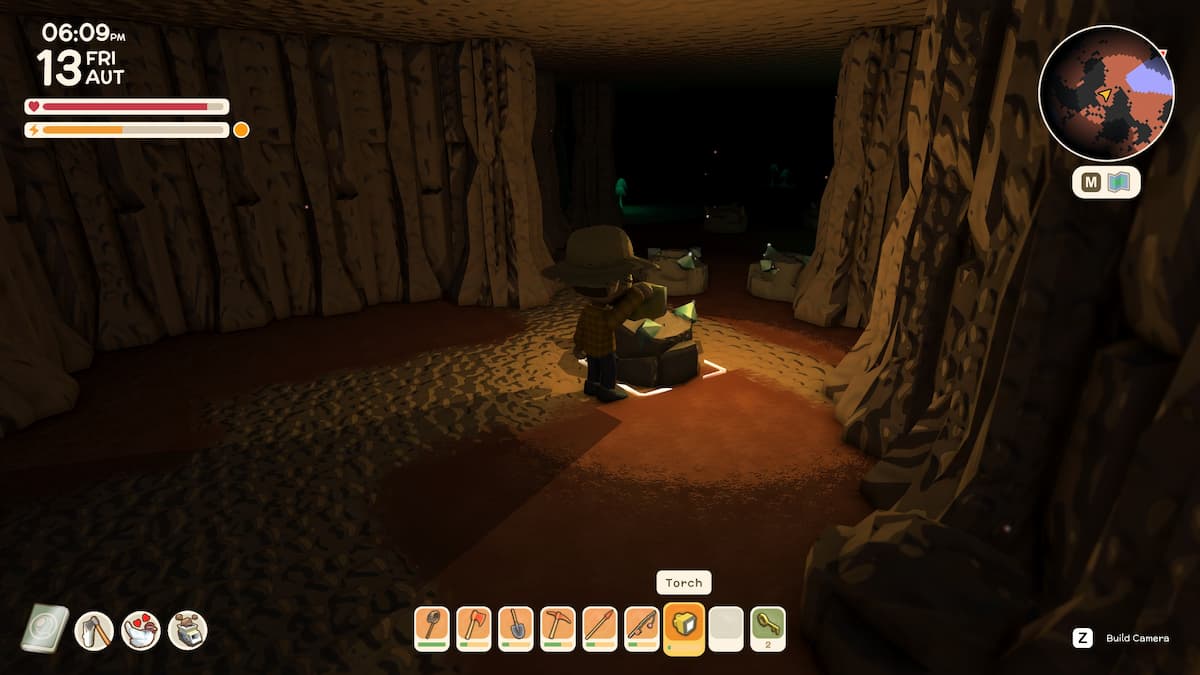The height and width of the screenshot is (675, 1200).
Task: Click the chicken with hearts icon
Action: [141, 630]
